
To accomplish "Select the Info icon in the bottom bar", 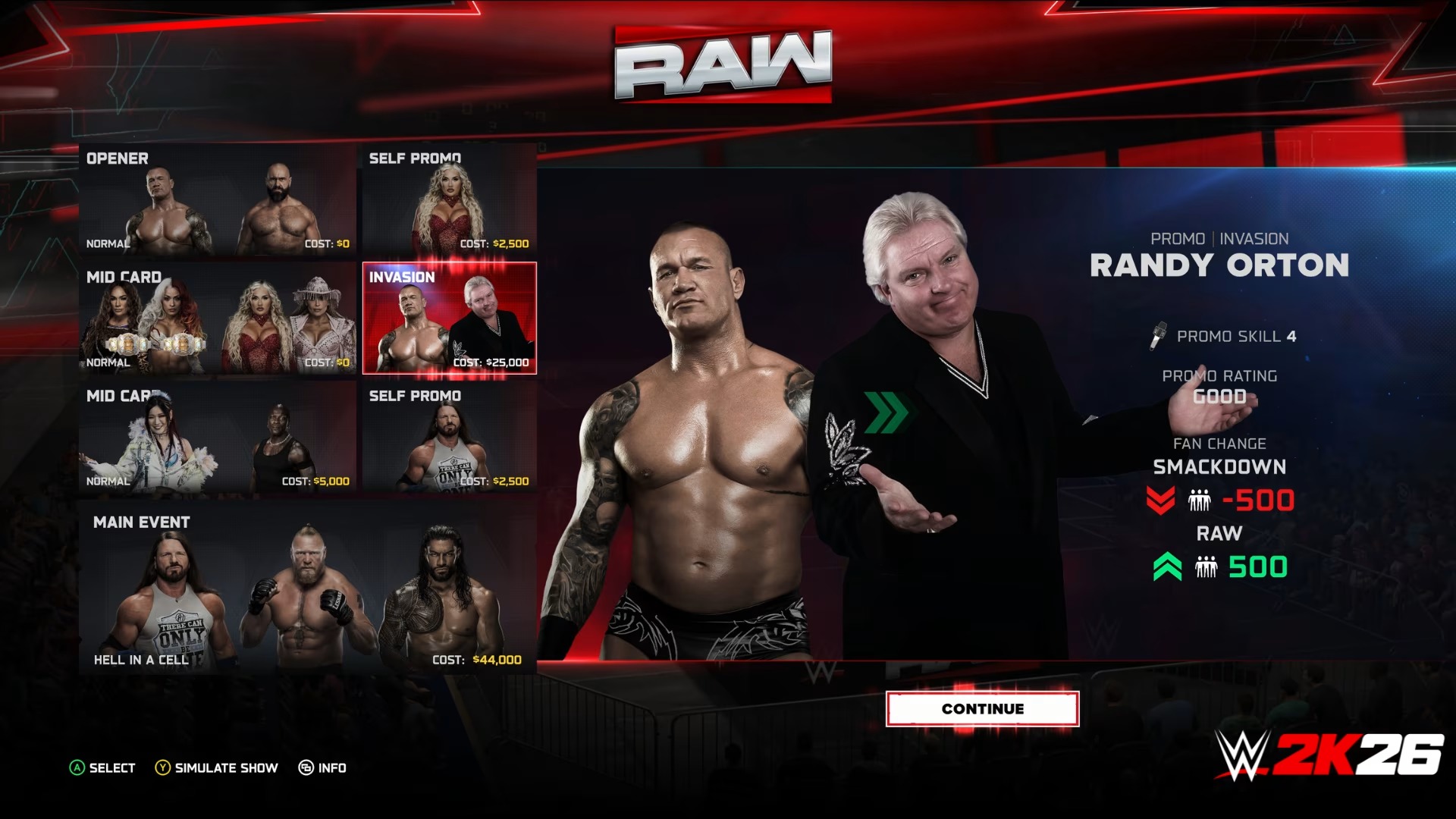I will 306,768.
